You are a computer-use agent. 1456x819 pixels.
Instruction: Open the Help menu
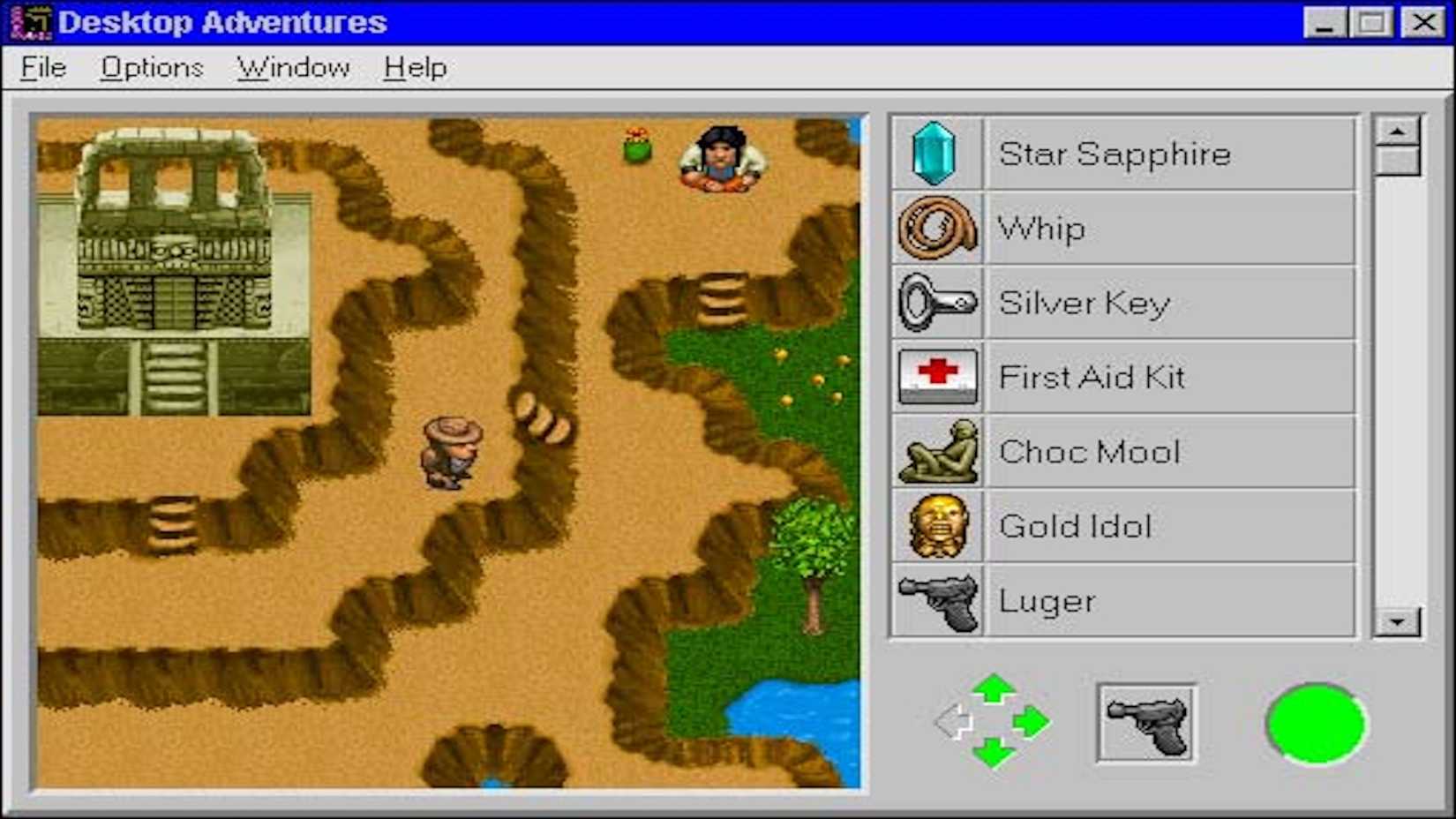(x=413, y=68)
